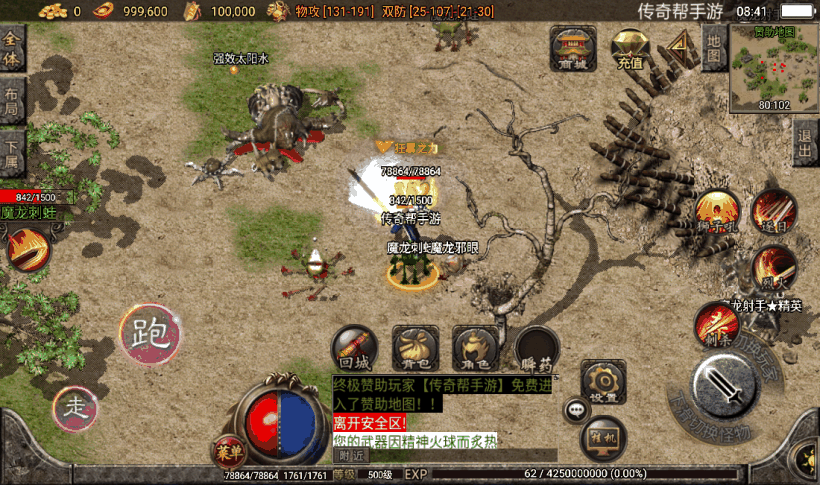Use the 回城 town-return scroll
820x485 pixels.
[354, 347]
